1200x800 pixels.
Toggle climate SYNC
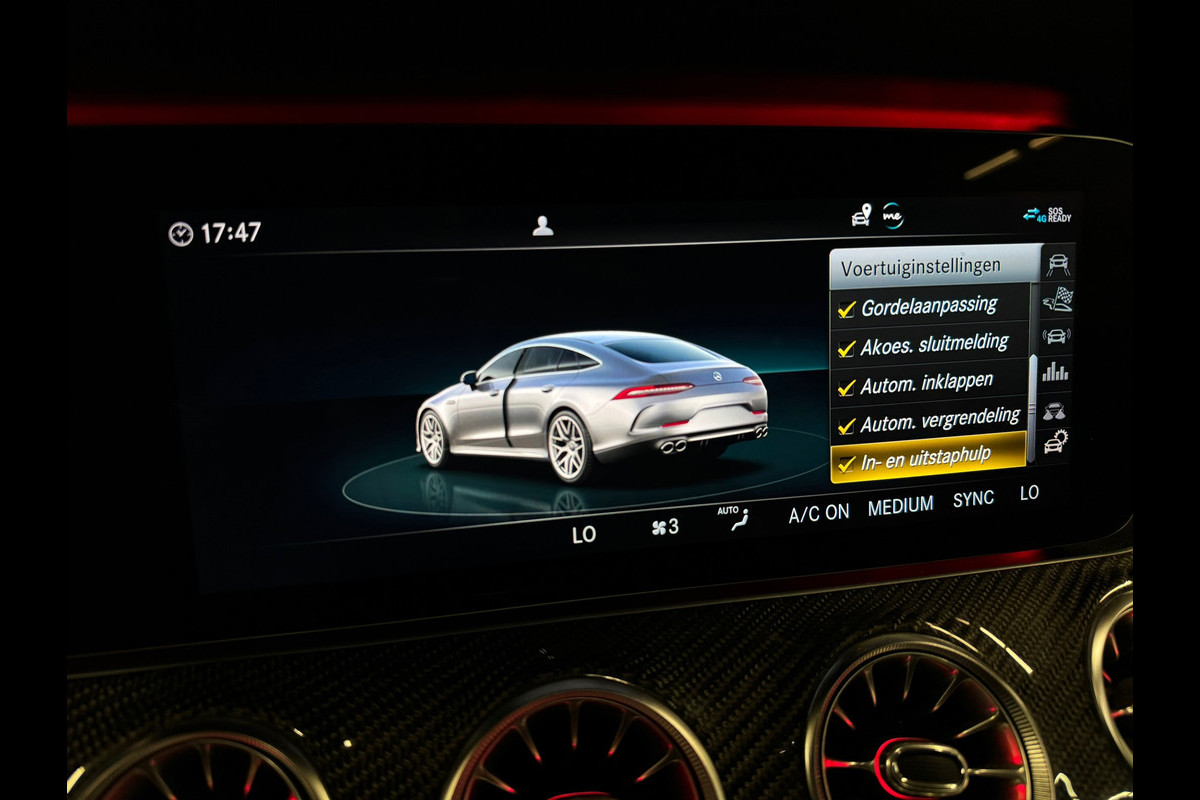tap(973, 499)
